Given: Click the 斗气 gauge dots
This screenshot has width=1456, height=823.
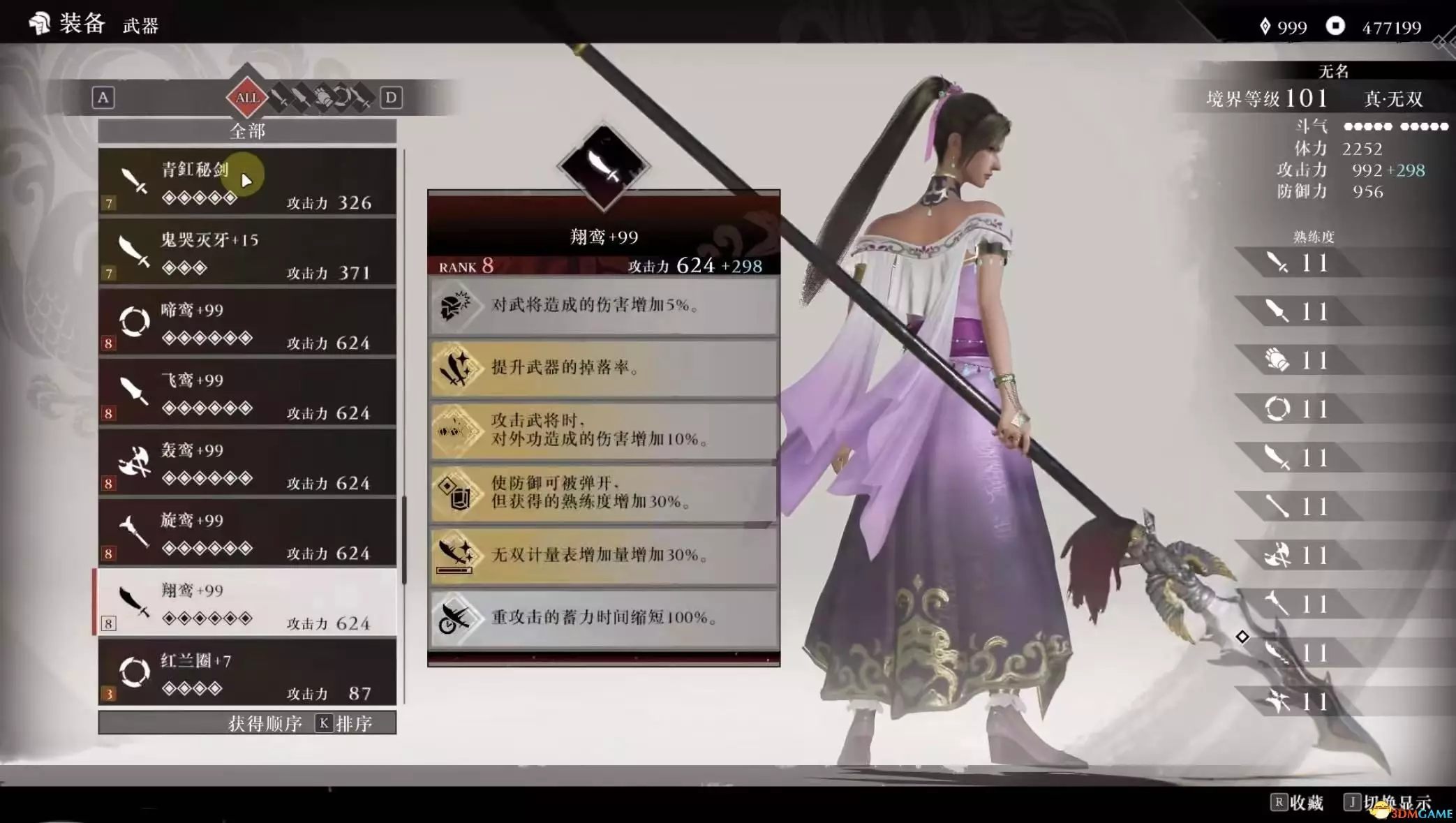Looking at the screenshot, I should [1396, 126].
